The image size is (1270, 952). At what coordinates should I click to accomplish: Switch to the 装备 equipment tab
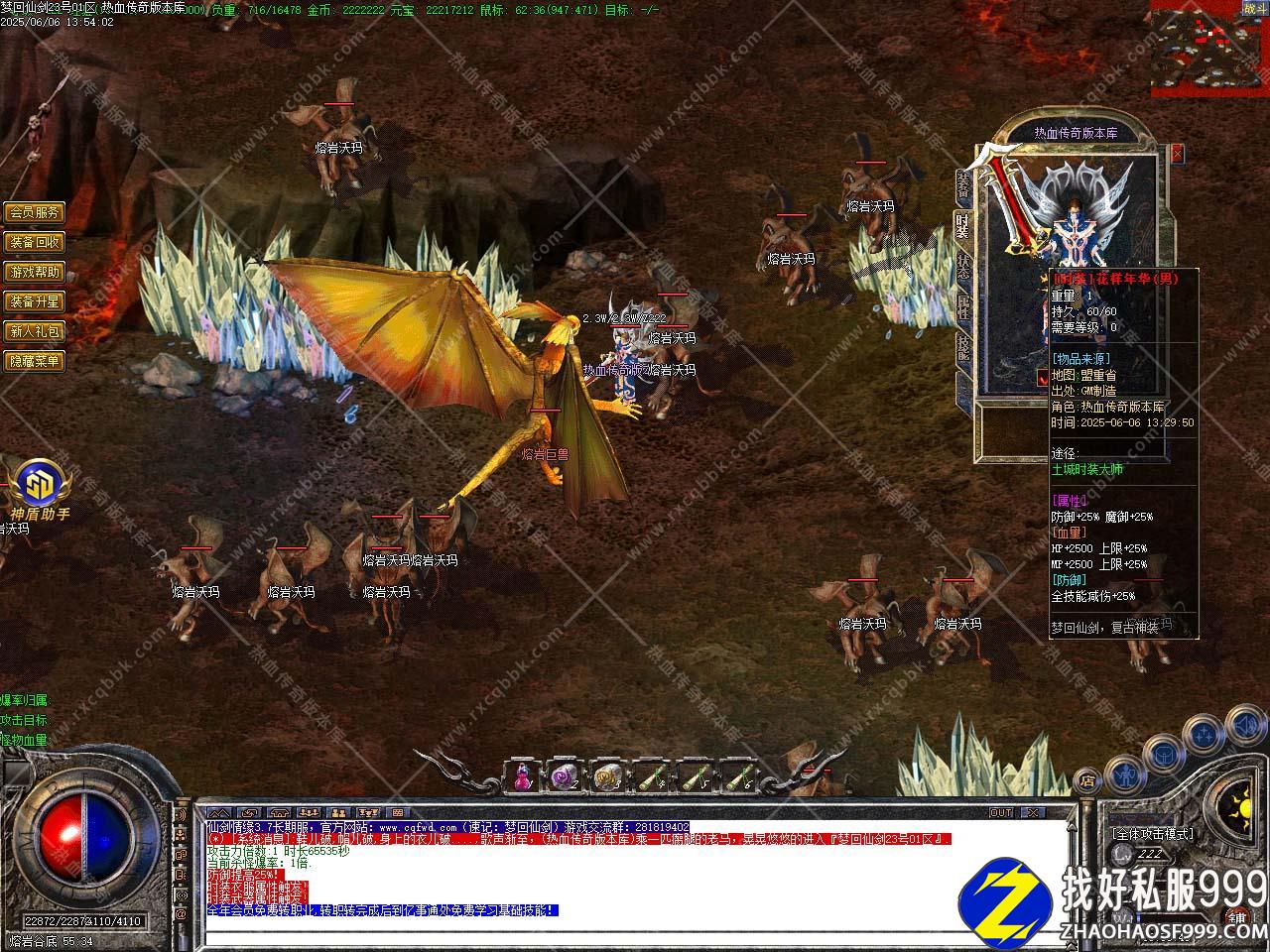click(x=962, y=185)
